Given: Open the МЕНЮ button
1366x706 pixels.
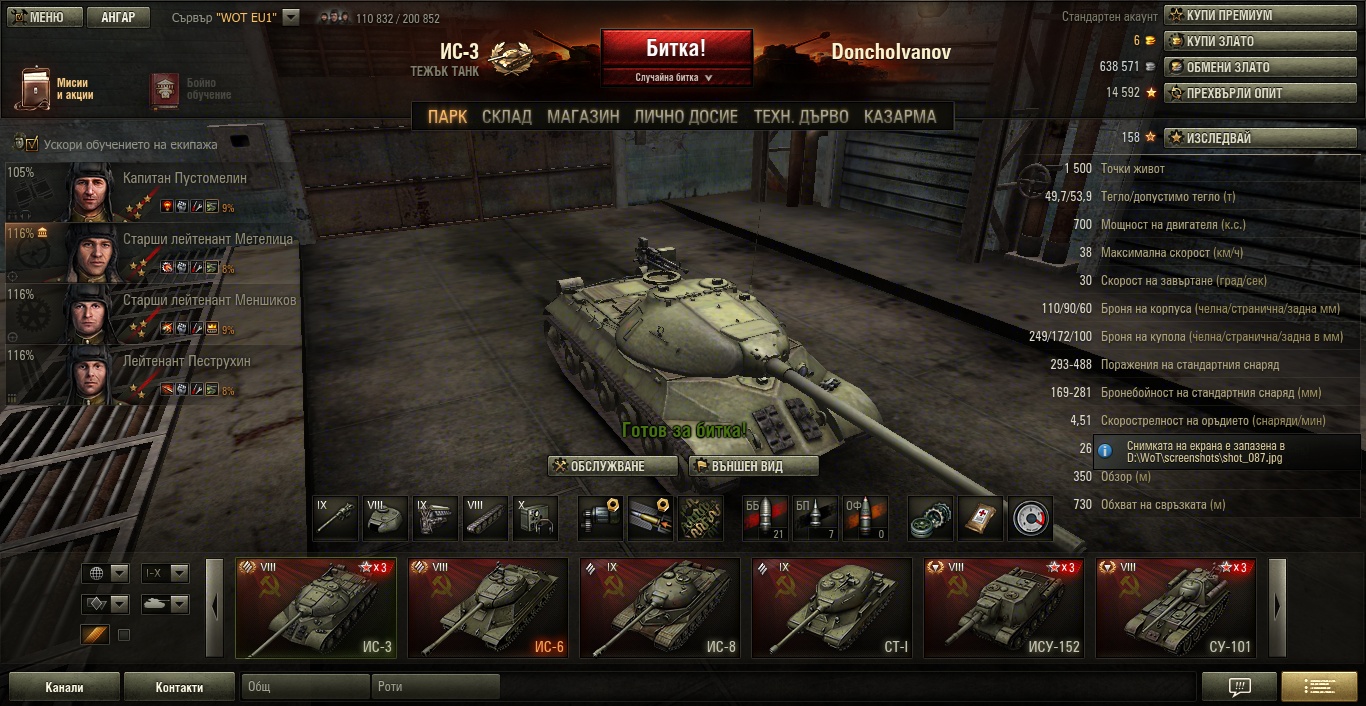Looking at the screenshot, I should [40, 17].
